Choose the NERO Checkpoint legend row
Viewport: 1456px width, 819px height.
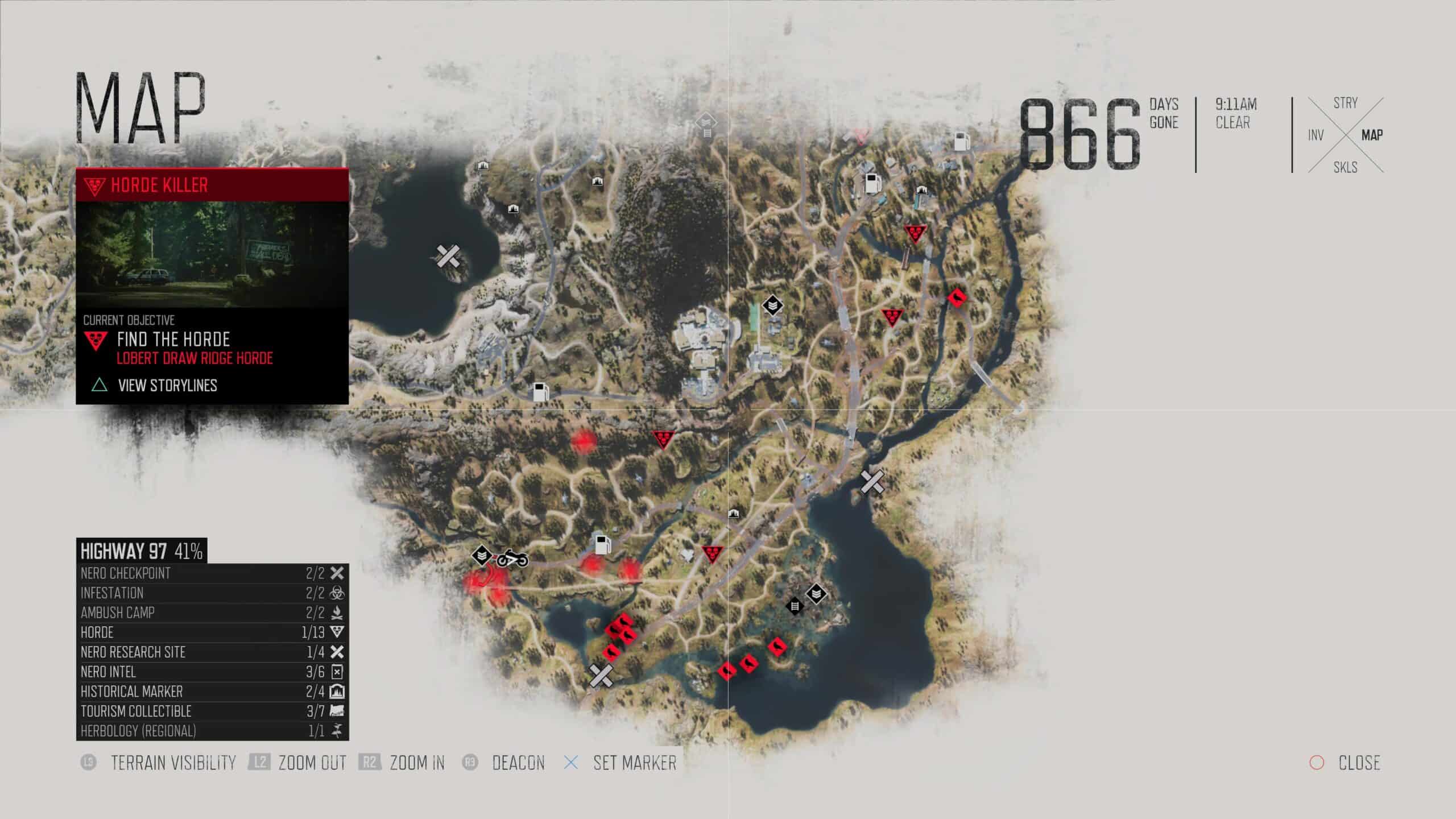(x=212, y=573)
